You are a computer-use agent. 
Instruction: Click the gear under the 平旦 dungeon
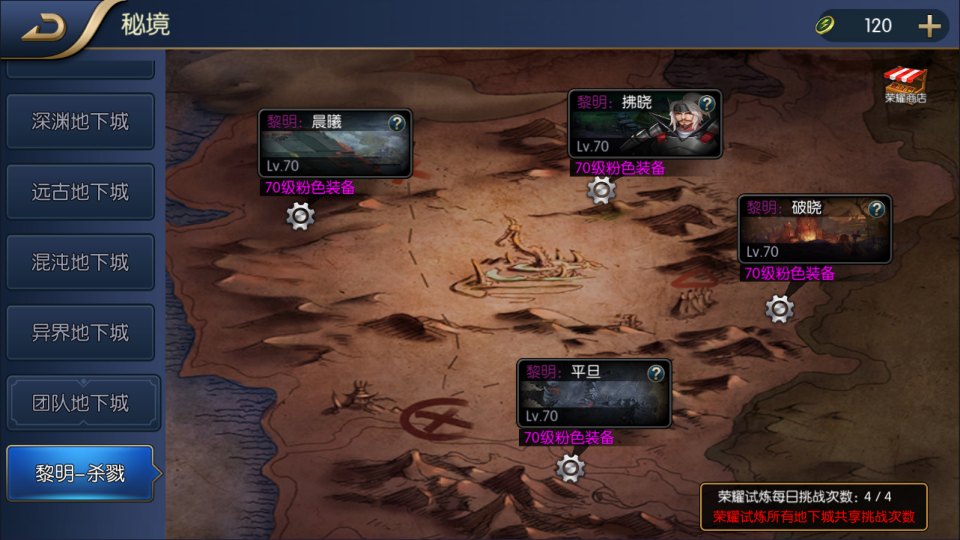[x=570, y=466]
